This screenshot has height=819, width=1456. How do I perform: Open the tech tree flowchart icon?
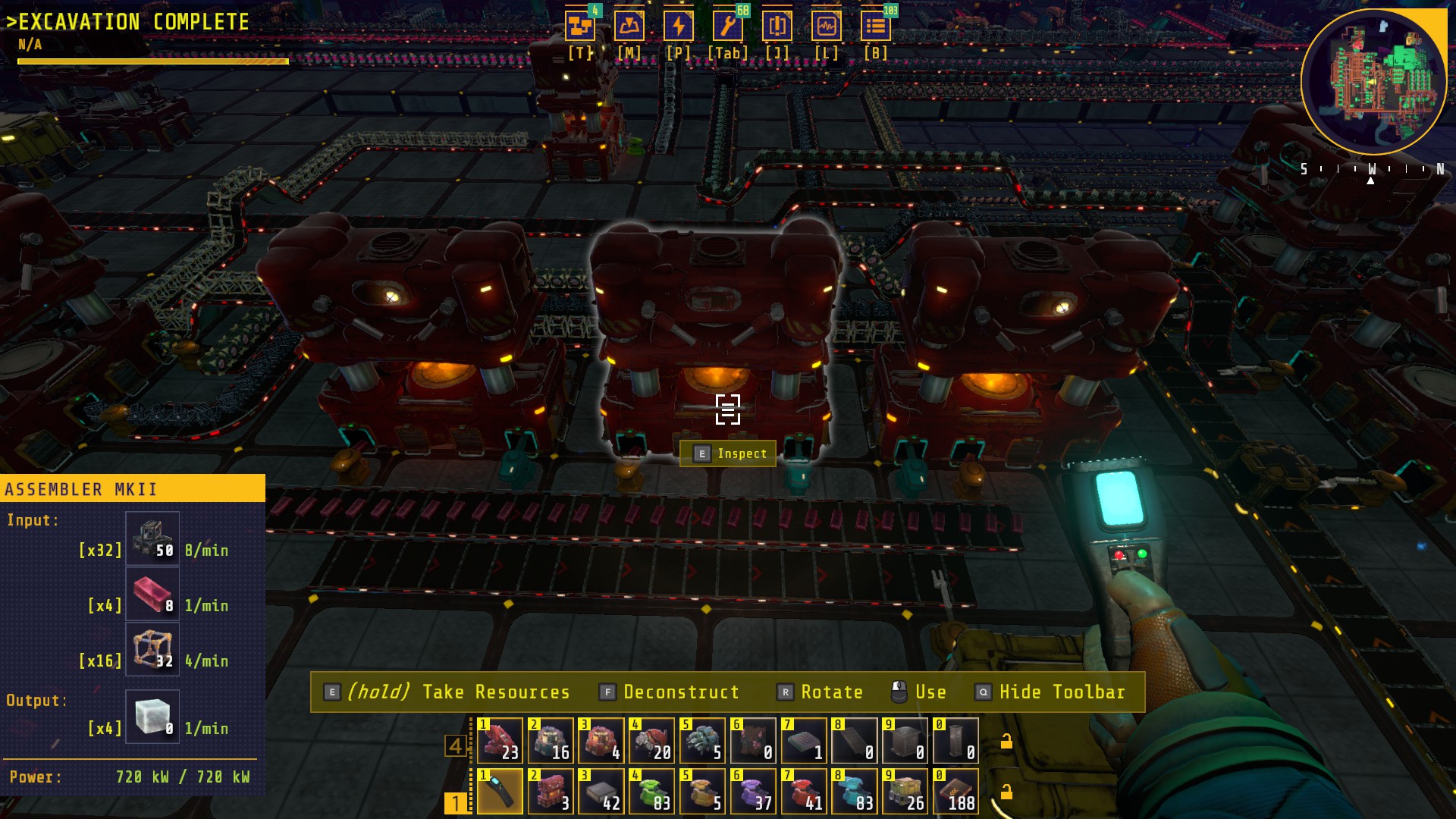[580, 27]
